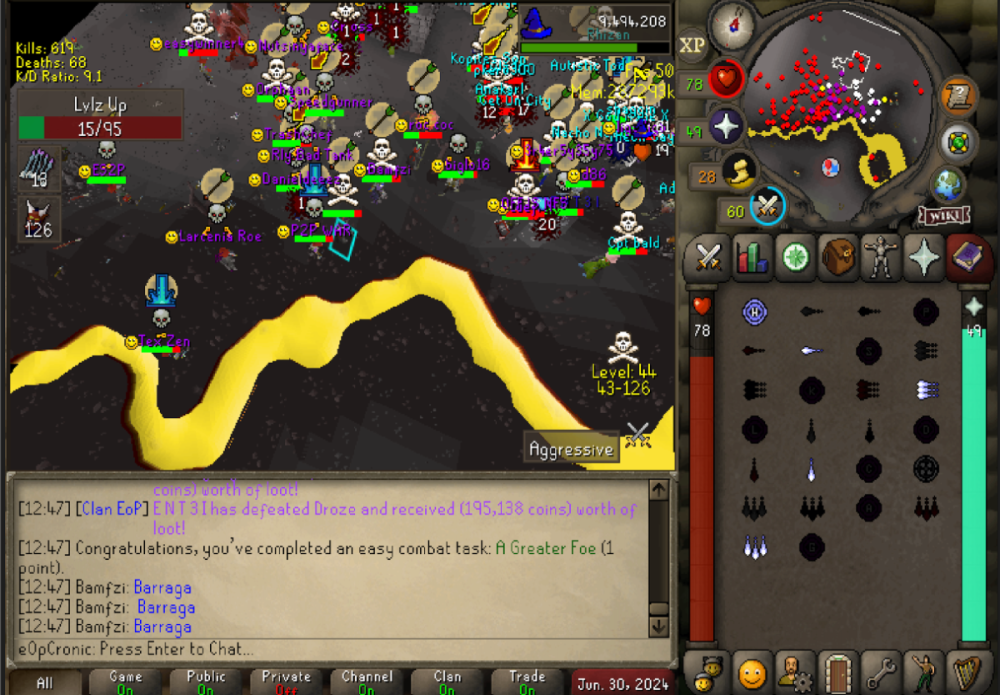Open the Inventory backpack tab

[x=839, y=256]
